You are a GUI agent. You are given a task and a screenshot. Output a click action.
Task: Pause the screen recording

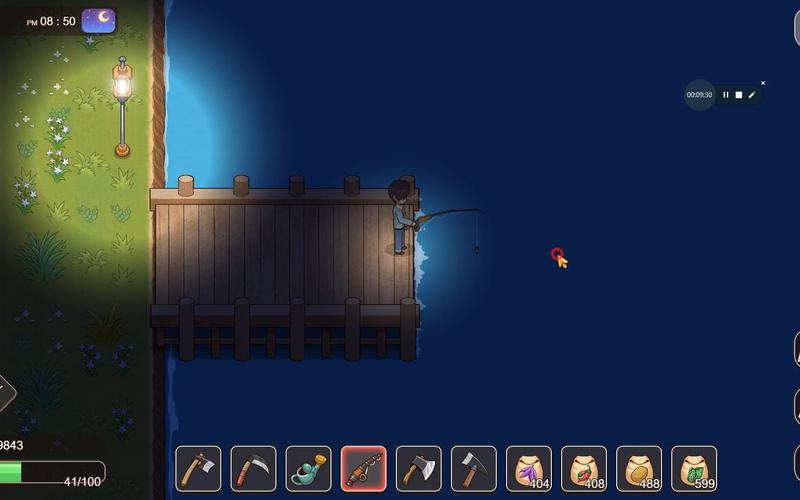(x=726, y=95)
